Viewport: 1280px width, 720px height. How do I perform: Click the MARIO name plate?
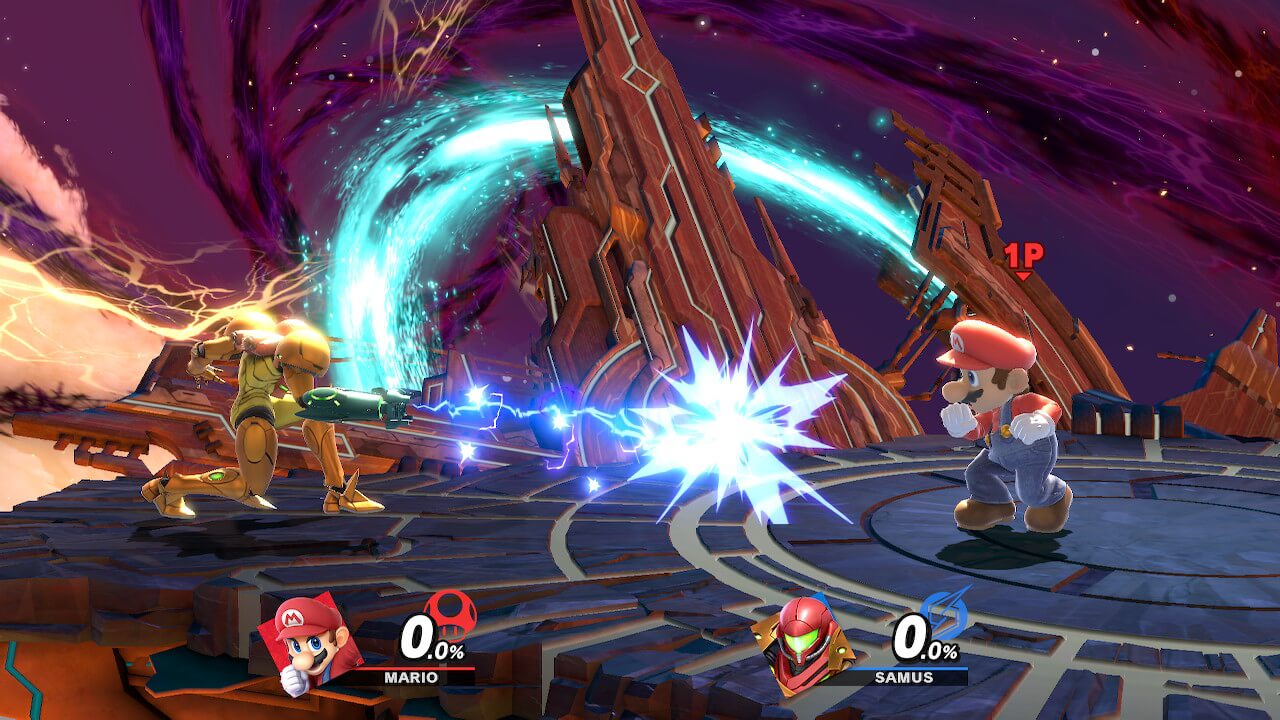(x=410, y=677)
